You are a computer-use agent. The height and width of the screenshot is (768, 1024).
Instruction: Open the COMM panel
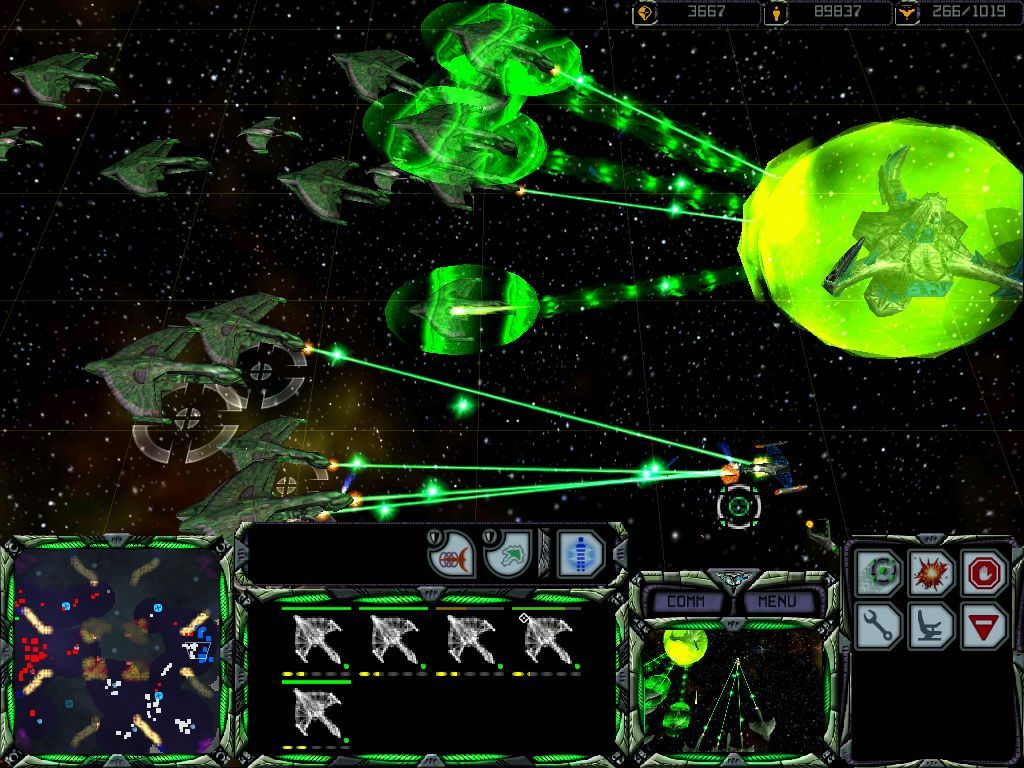point(685,601)
